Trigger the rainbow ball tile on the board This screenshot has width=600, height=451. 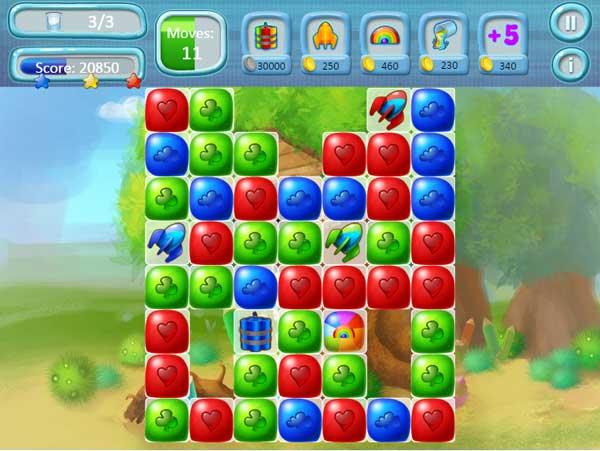[343, 330]
